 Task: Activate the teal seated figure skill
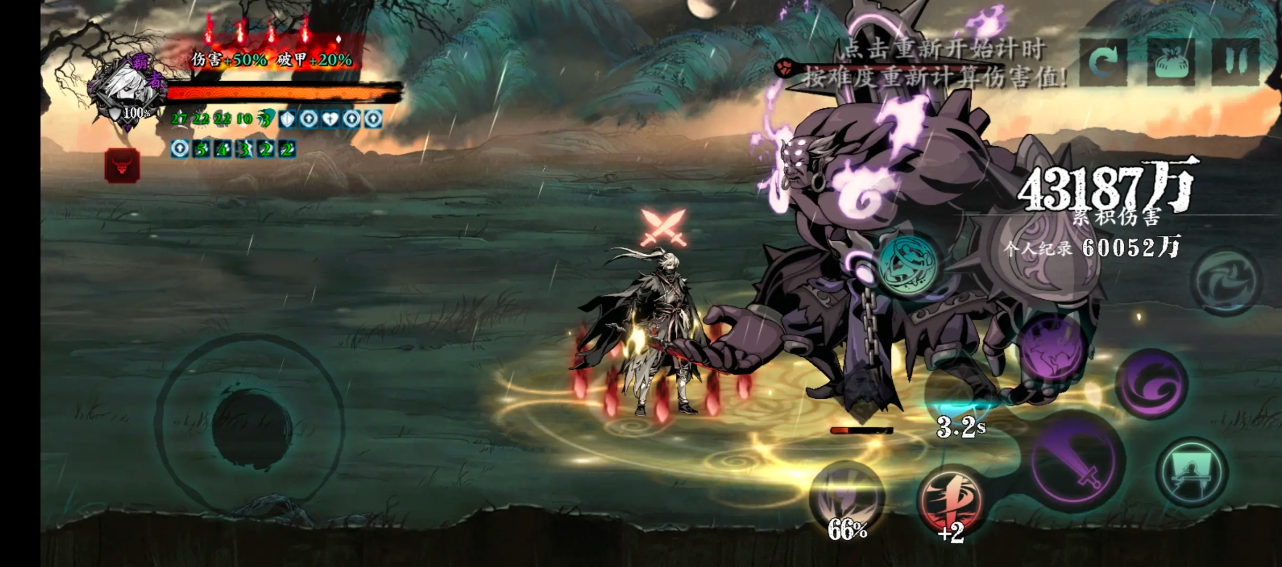(1191, 473)
